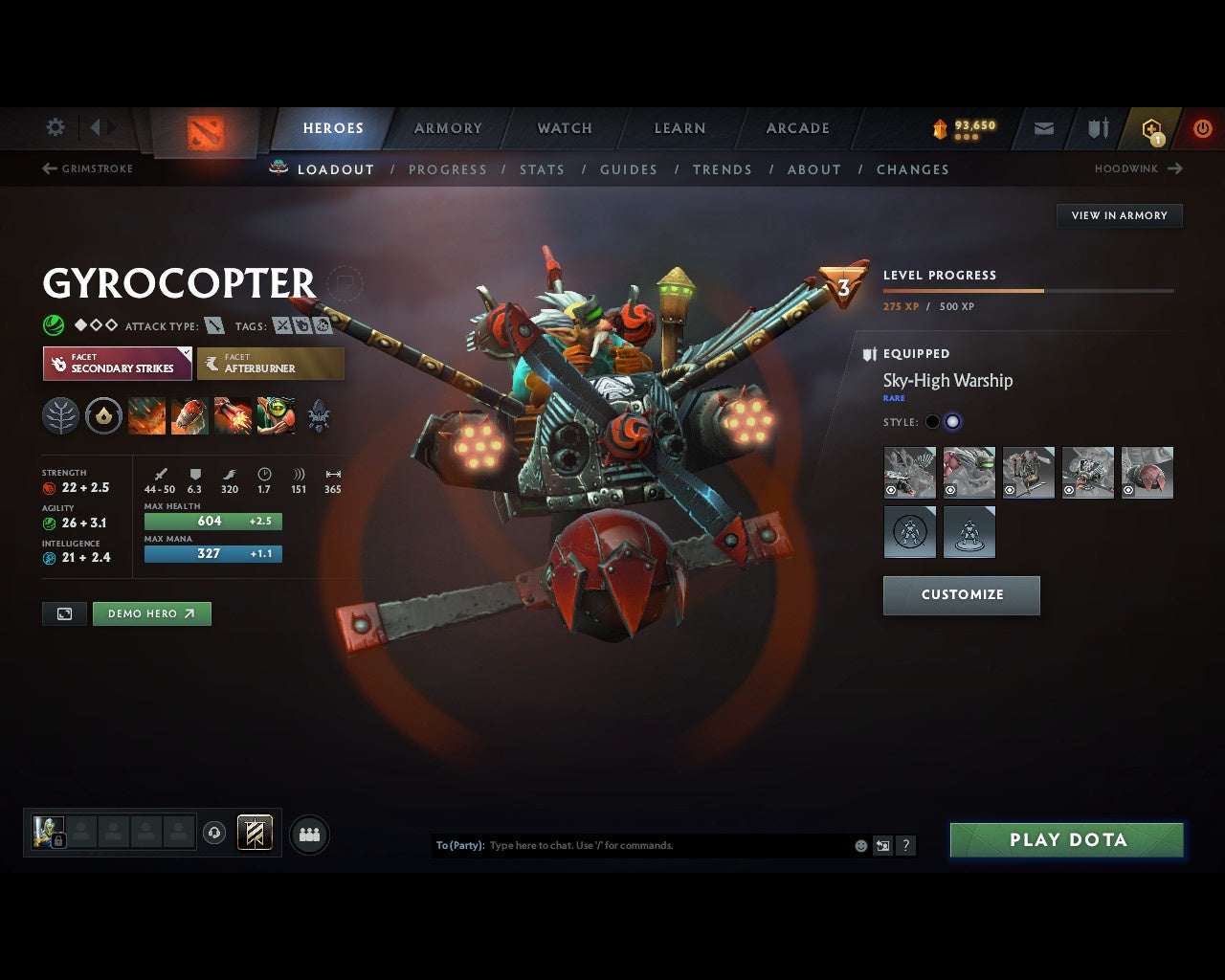Click the gold quest badge with notification

click(1151, 128)
